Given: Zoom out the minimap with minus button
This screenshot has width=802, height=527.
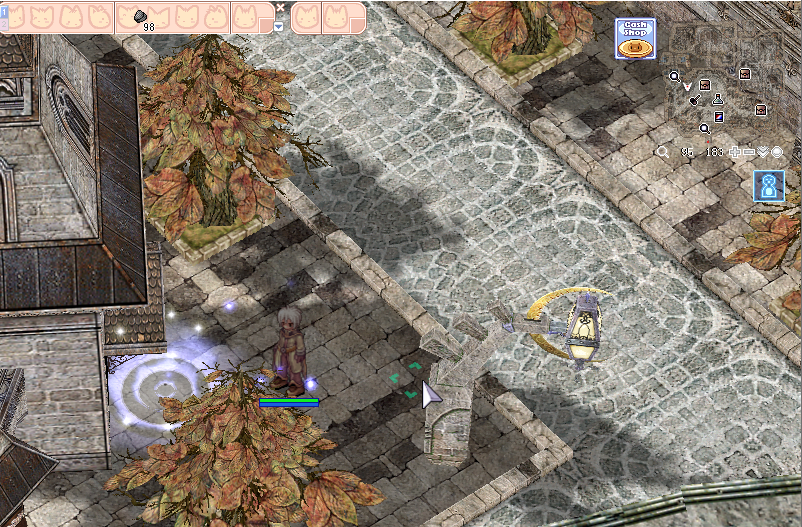Looking at the screenshot, I should 749,152.
